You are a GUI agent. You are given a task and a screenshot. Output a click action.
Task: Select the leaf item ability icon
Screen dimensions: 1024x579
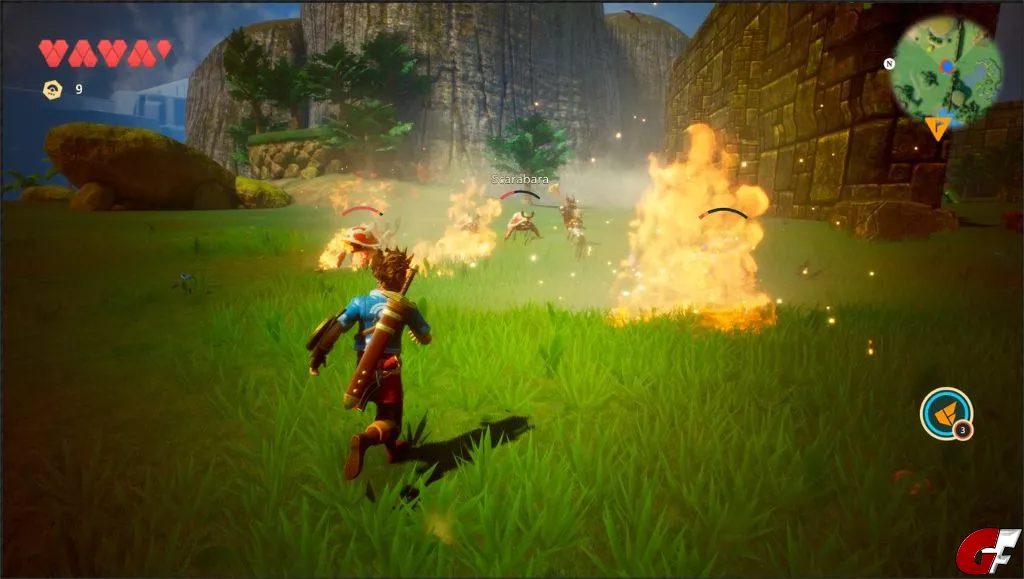pos(945,412)
